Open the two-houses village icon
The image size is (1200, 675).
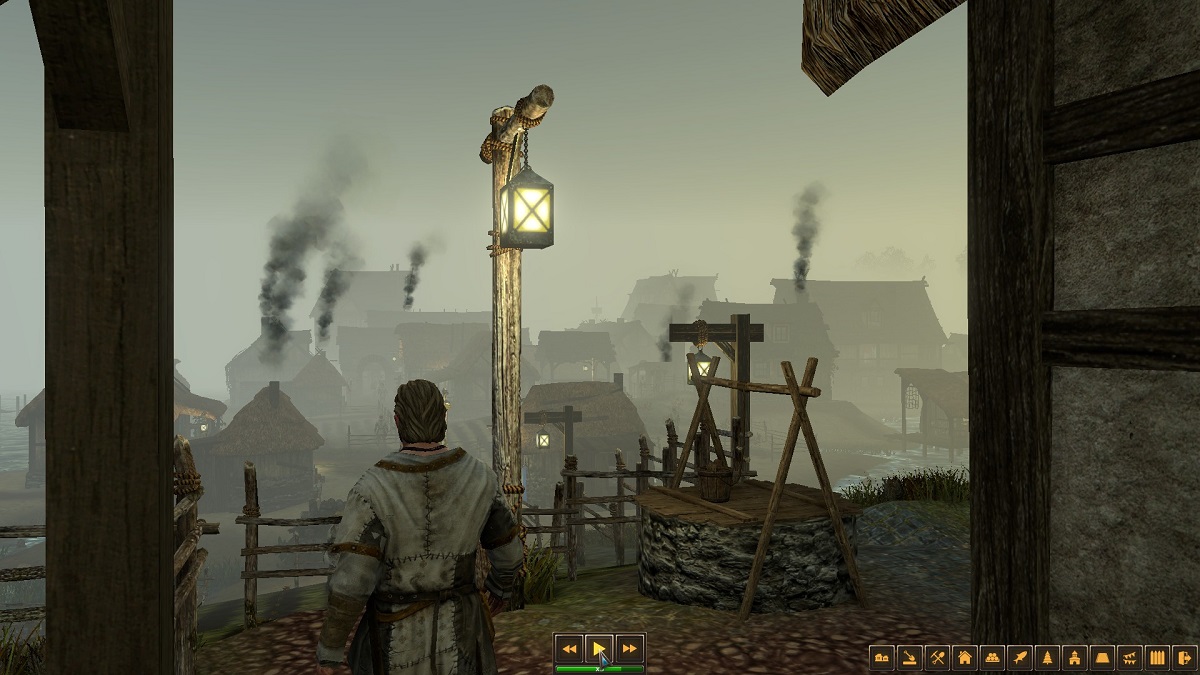[x=881, y=657]
